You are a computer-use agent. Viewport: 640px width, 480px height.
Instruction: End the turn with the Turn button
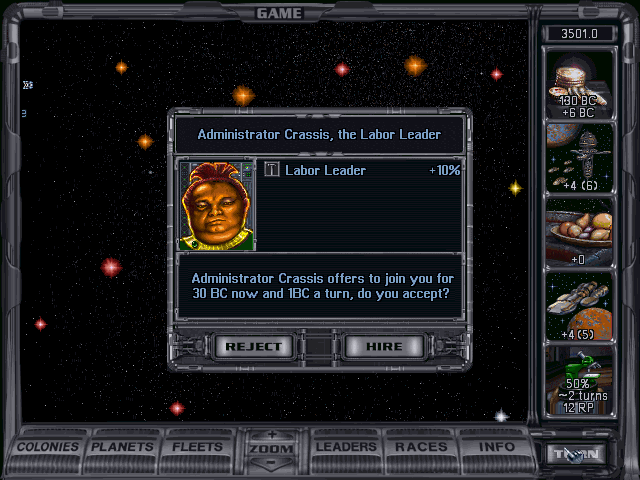coord(576,453)
